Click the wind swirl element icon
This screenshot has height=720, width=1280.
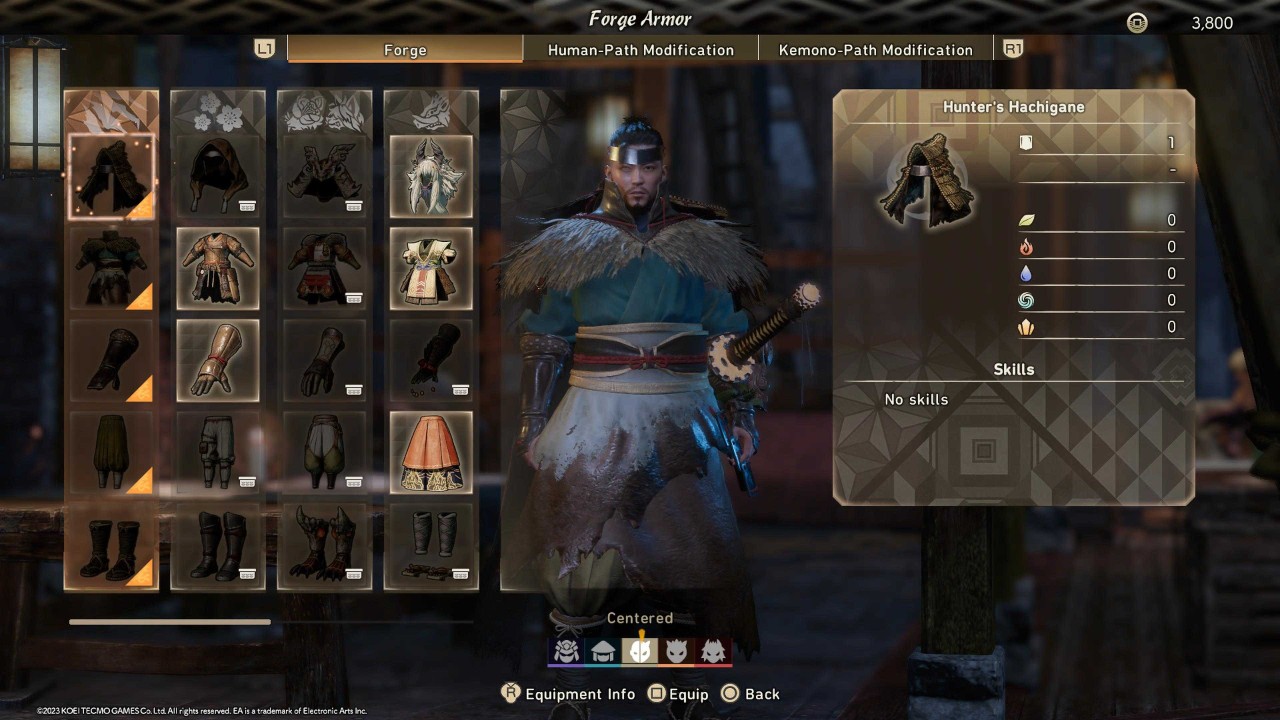click(x=1027, y=300)
